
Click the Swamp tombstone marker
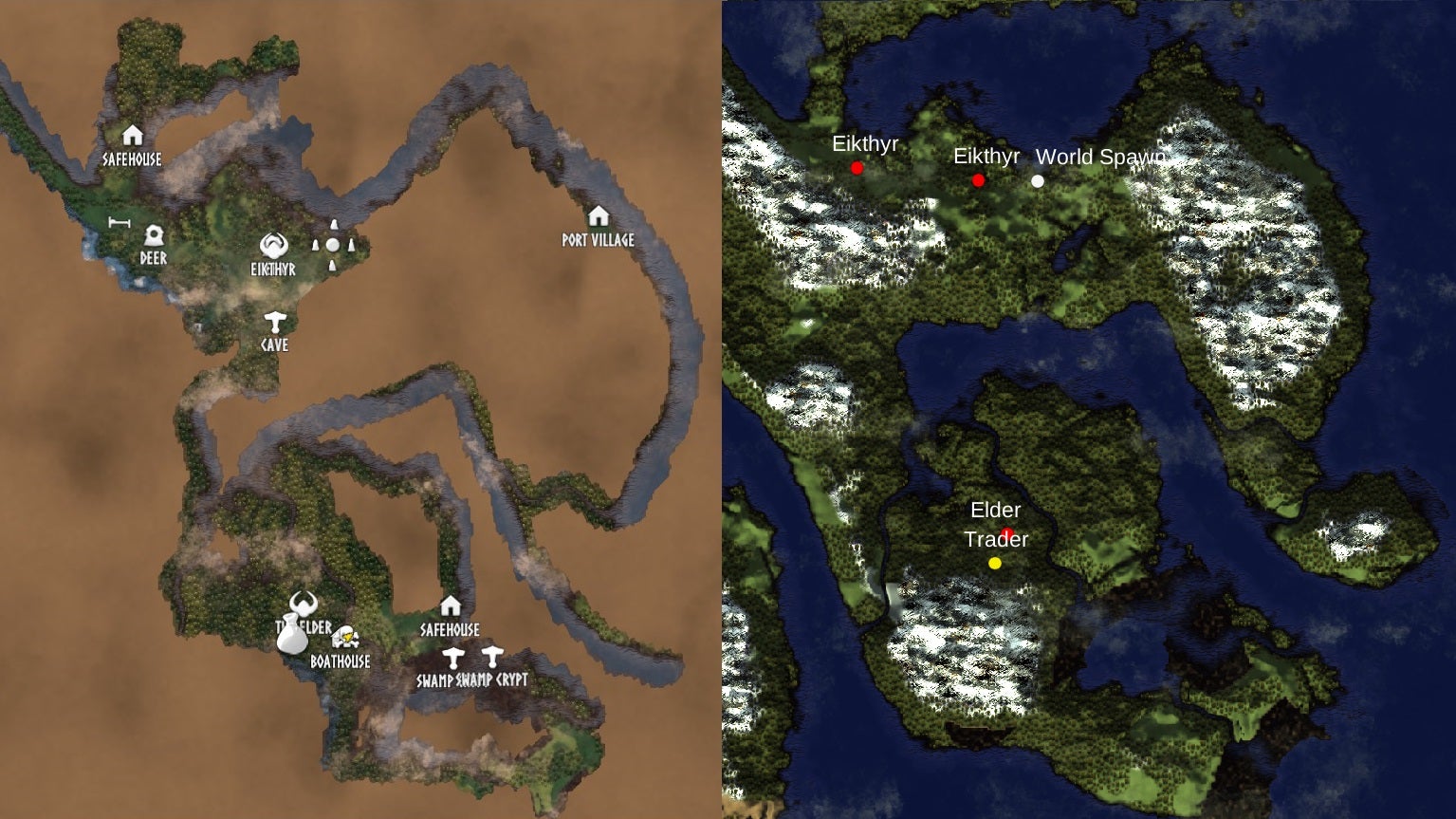454,656
